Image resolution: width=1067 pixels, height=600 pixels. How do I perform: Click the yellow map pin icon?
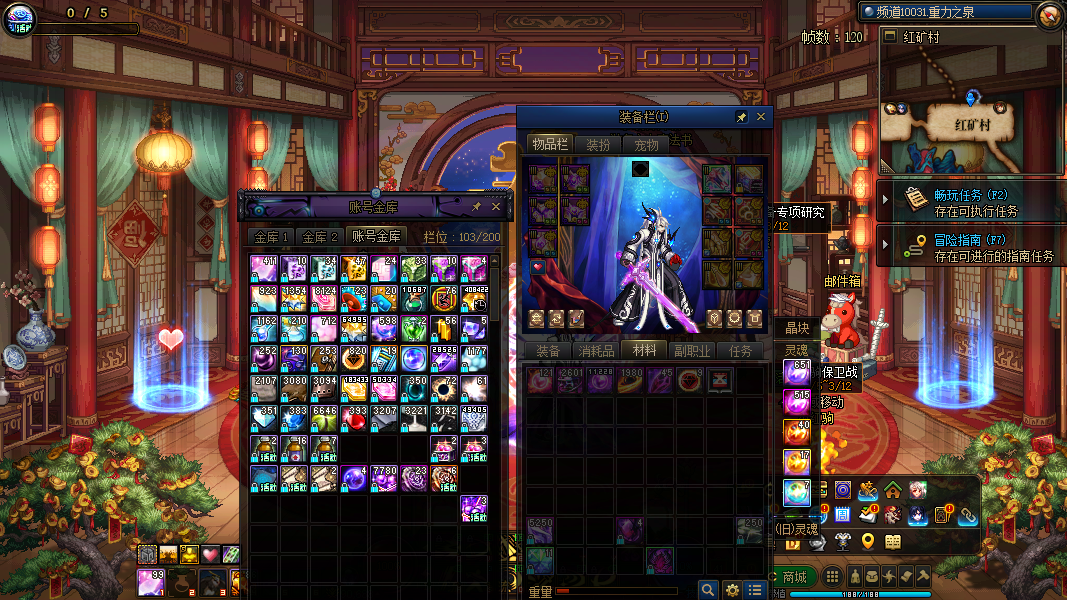click(868, 542)
